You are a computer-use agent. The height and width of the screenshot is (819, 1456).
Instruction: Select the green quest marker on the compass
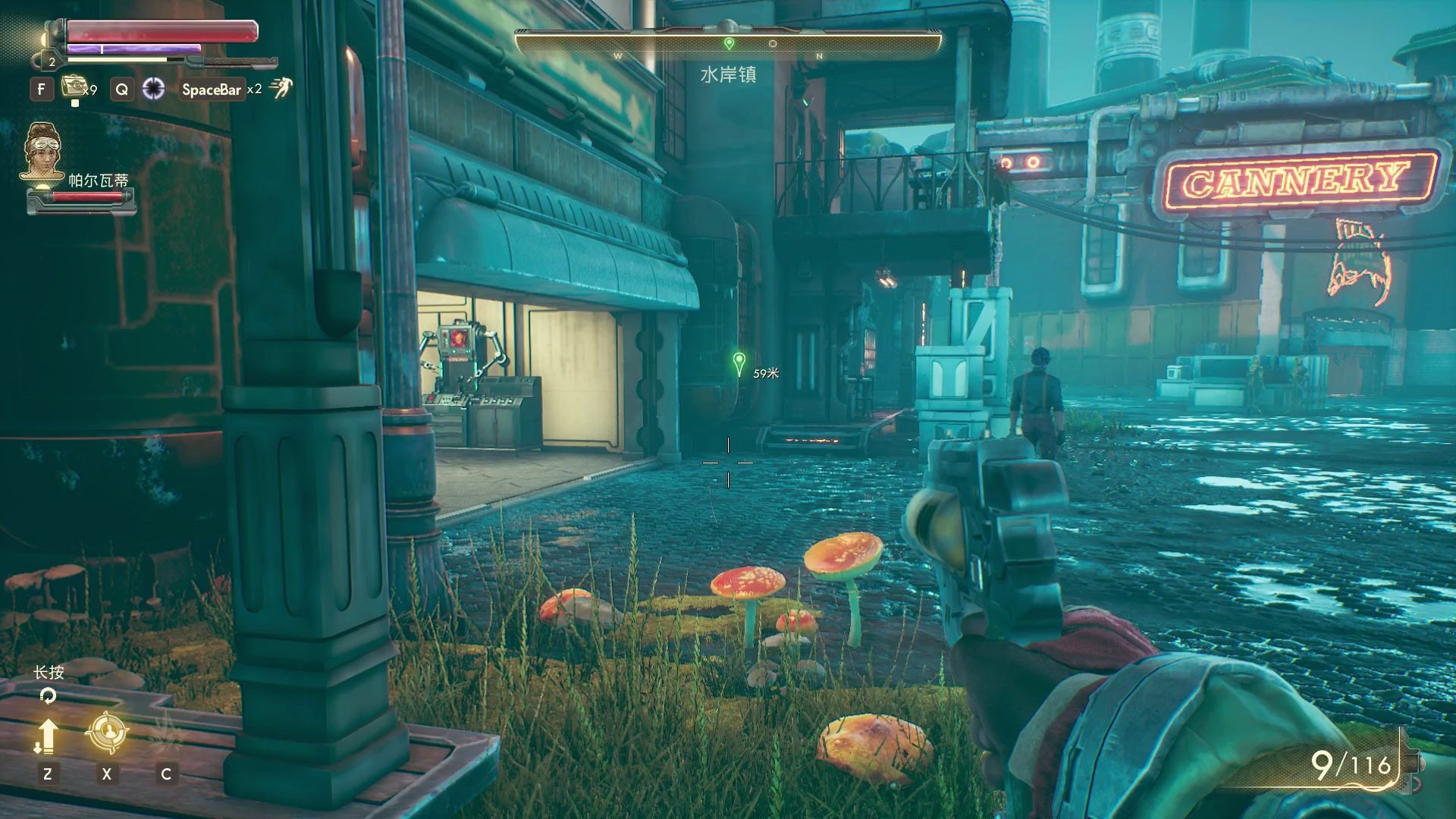(x=729, y=43)
